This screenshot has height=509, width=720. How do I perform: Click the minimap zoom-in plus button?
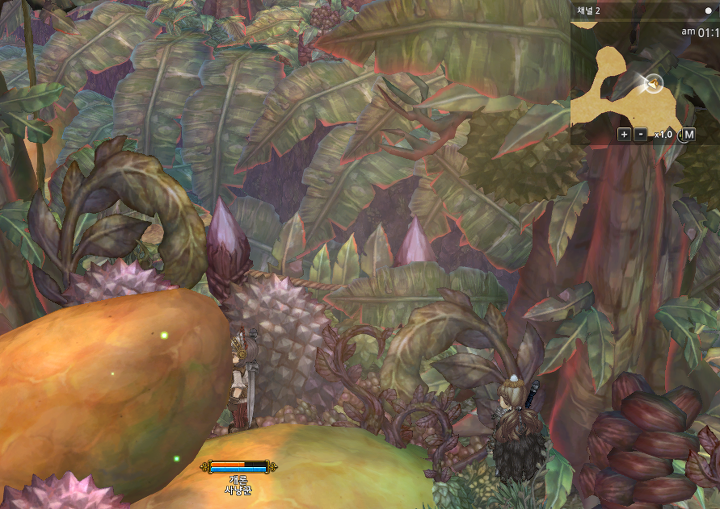point(624,134)
